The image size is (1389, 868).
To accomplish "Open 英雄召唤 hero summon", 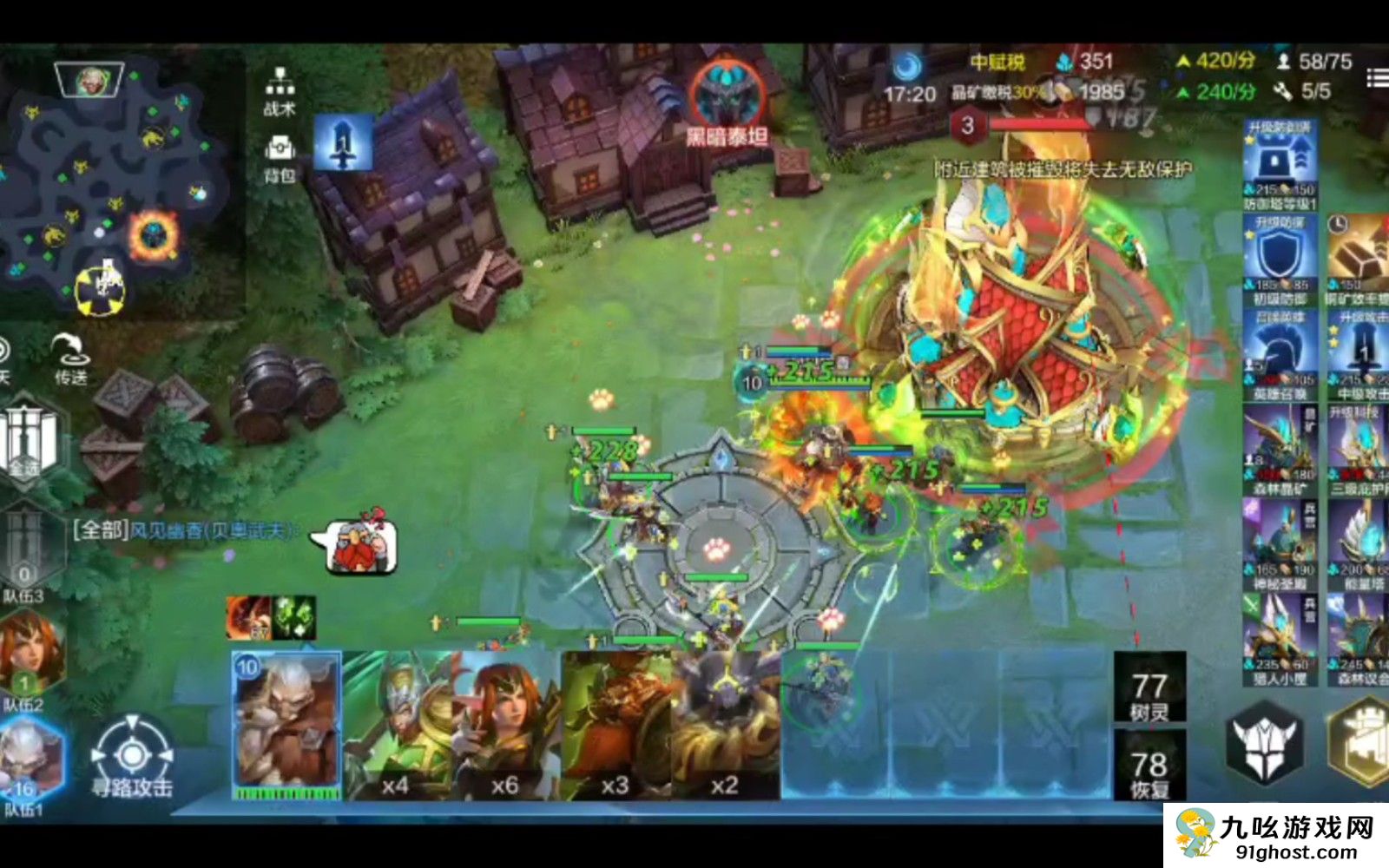I will 1280,354.
